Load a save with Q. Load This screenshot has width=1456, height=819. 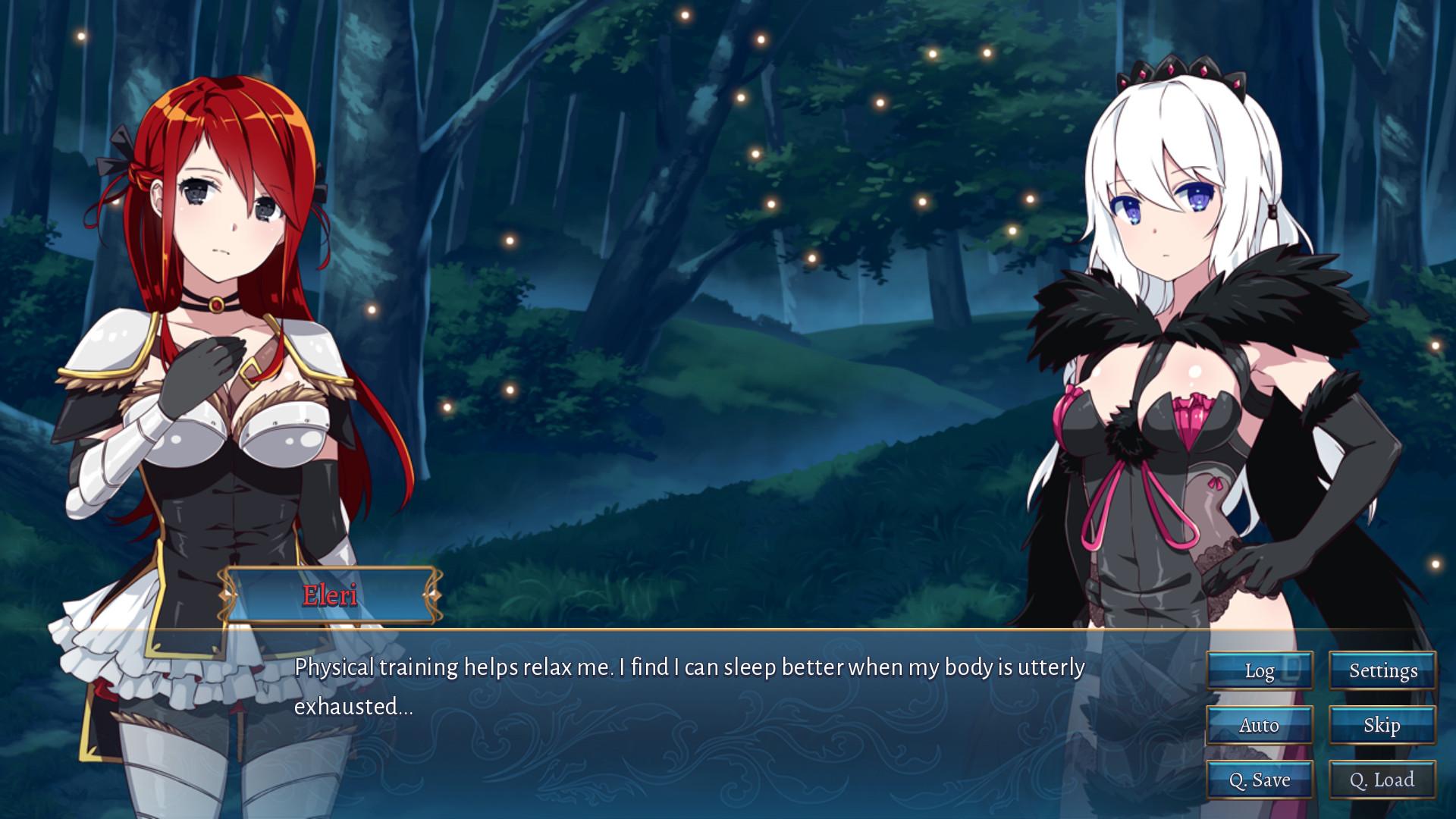[1382, 780]
